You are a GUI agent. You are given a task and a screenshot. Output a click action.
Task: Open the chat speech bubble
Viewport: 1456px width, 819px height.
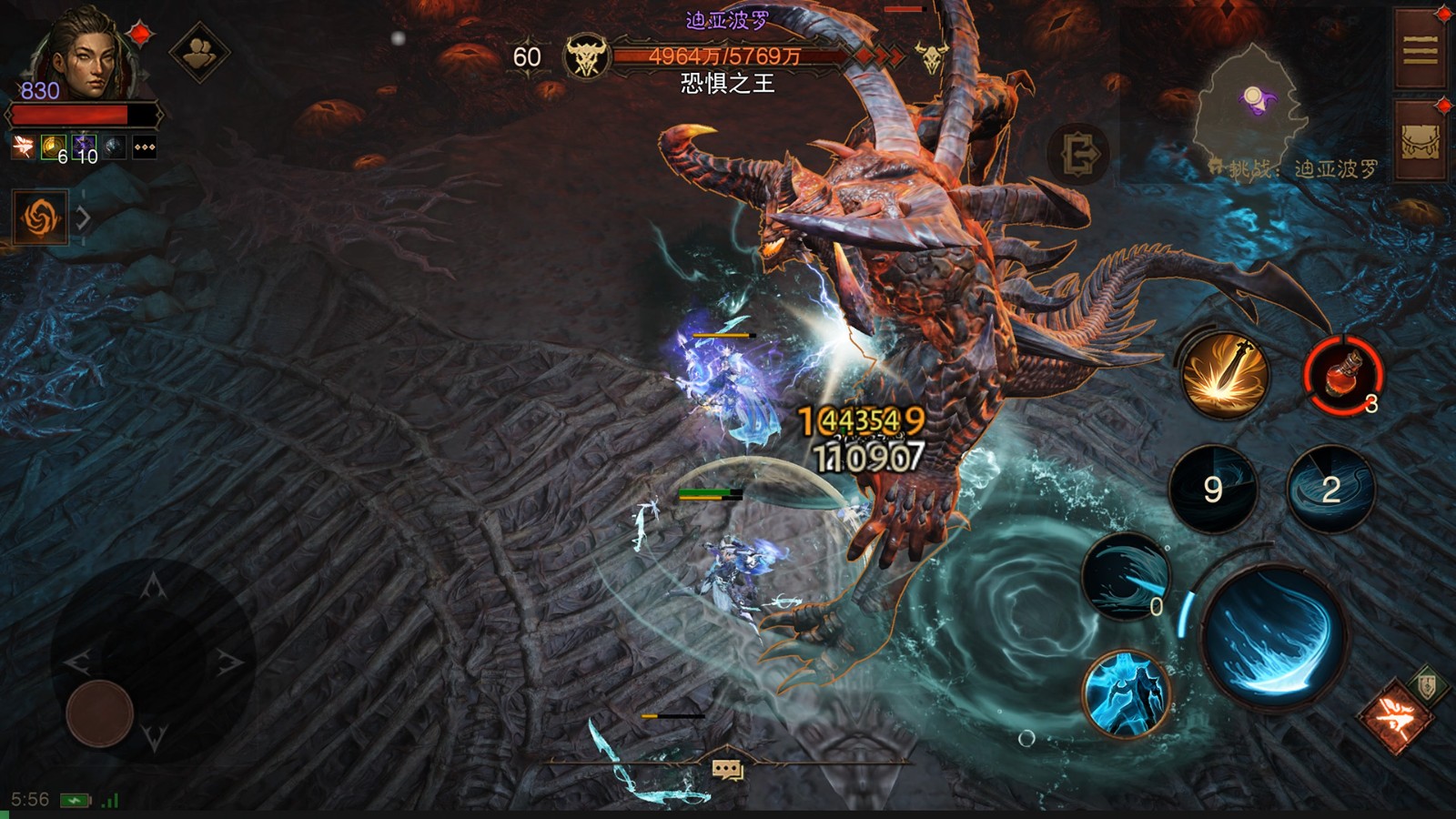click(727, 770)
